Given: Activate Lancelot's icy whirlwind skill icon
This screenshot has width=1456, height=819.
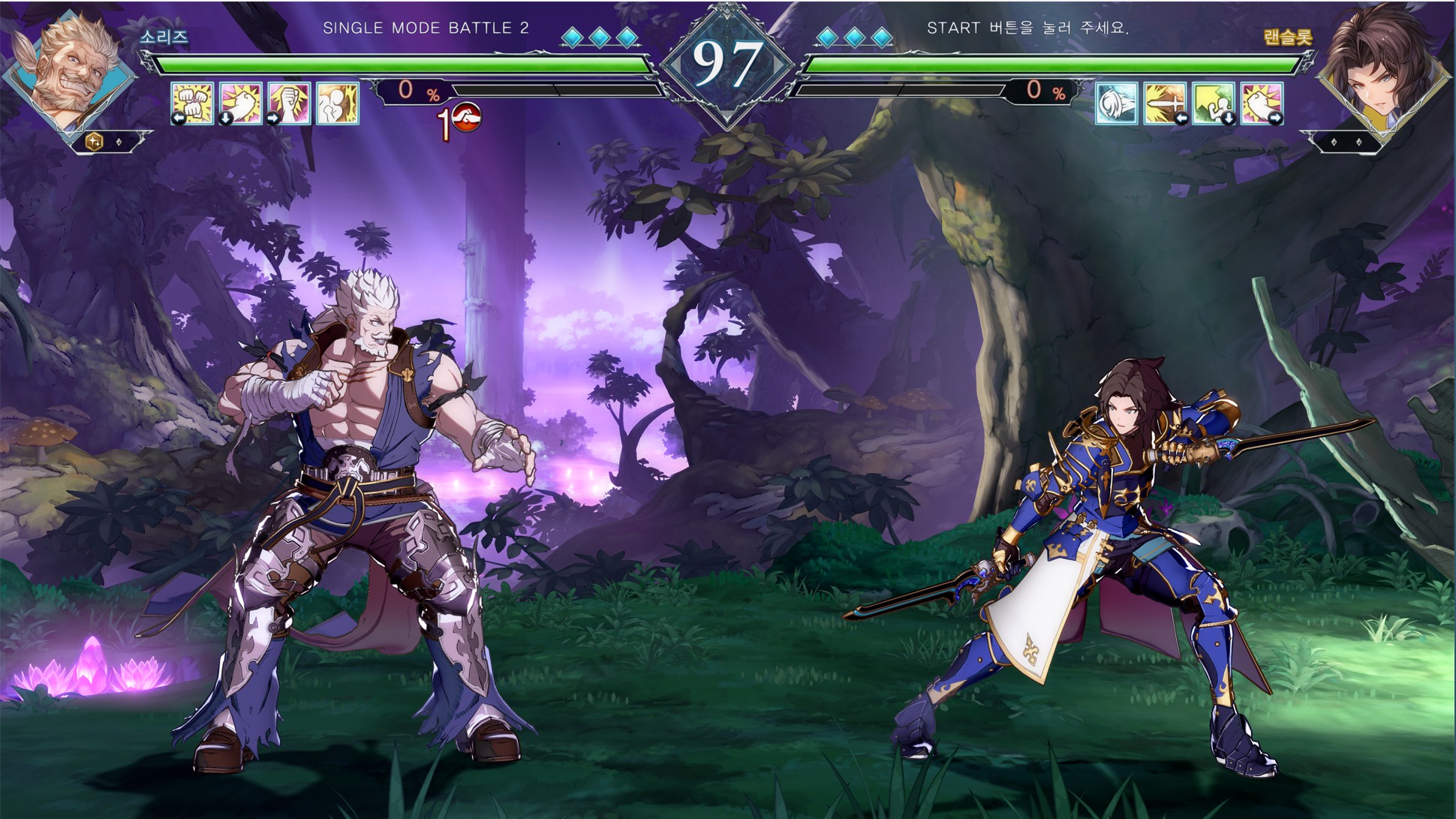Looking at the screenshot, I should (1117, 103).
